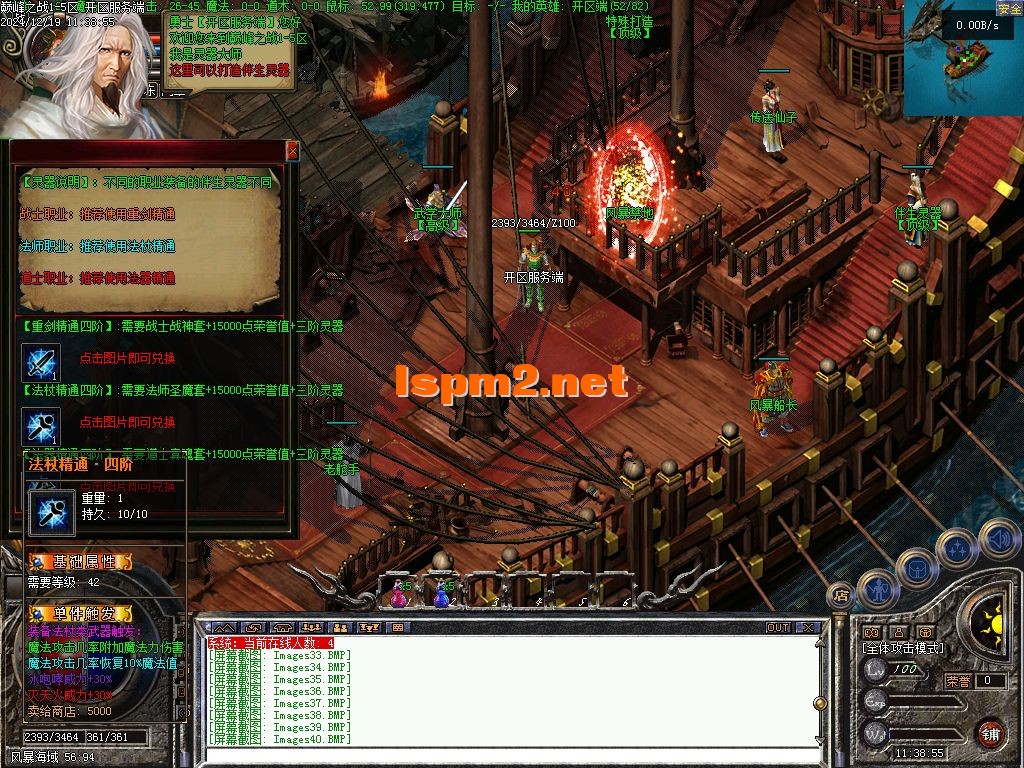This screenshot has width=1024, height=768.
Task: Open the minimap in the corner
Action: (962, 58)
